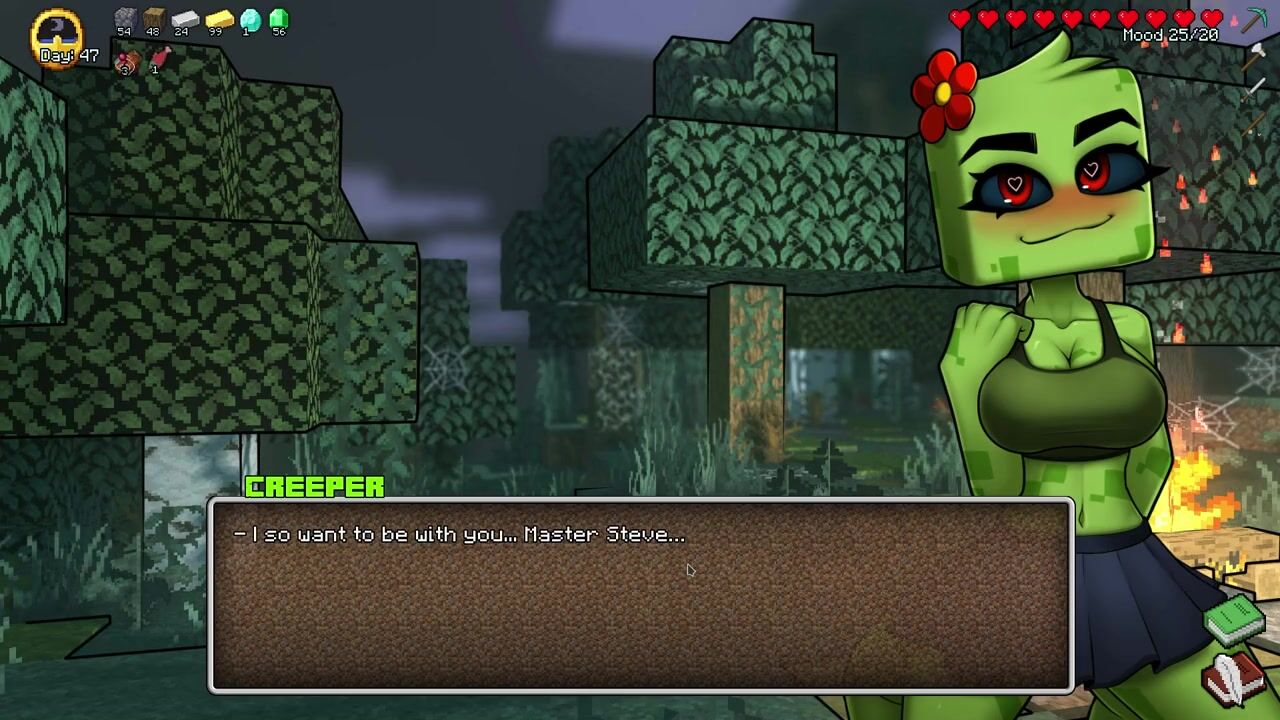The width and height of the screenshot is (1280, 720).
Task: Select the iron ingot resource icon
Action: (185, 18)
